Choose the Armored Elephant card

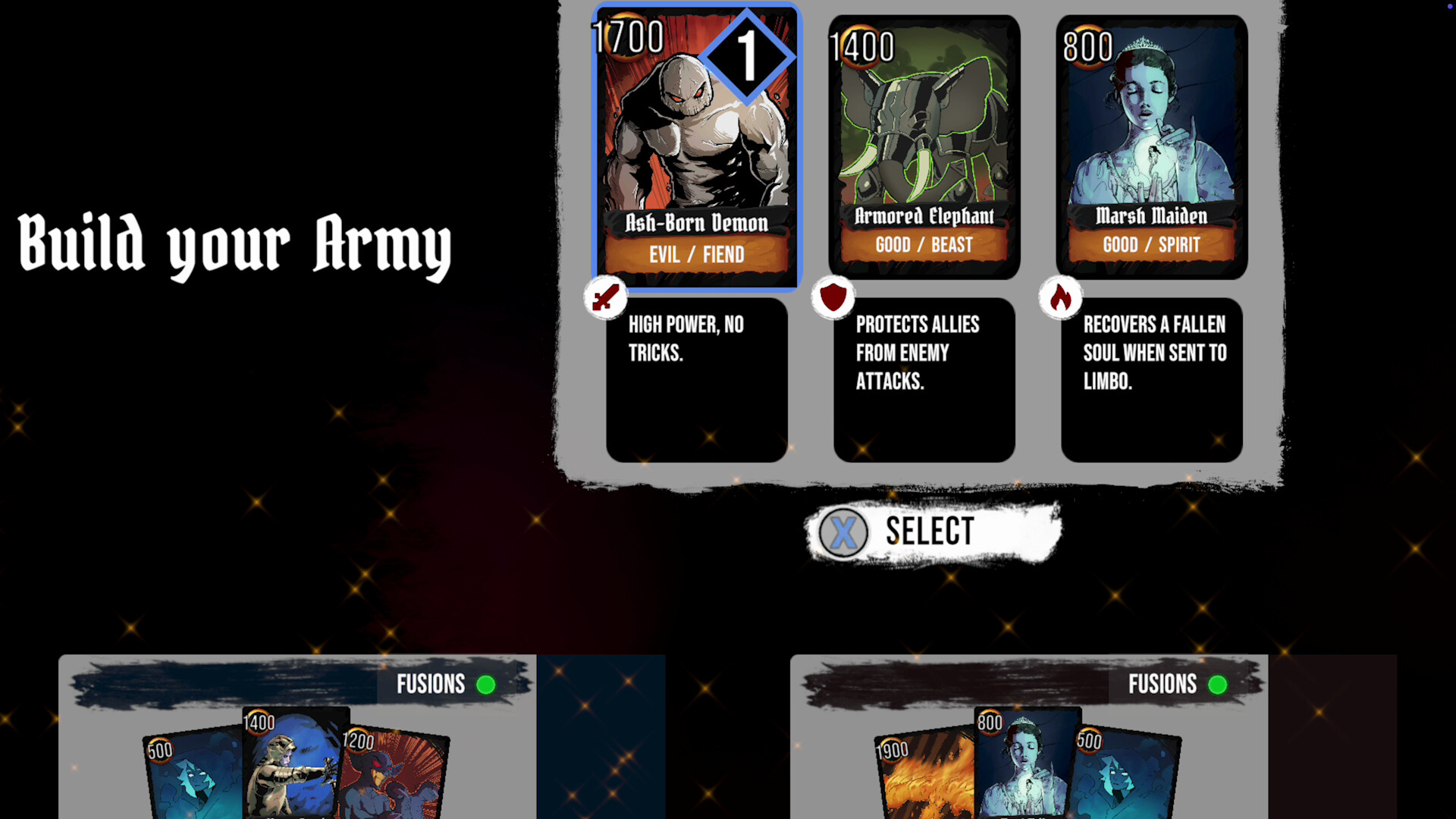tap(924, 148)
